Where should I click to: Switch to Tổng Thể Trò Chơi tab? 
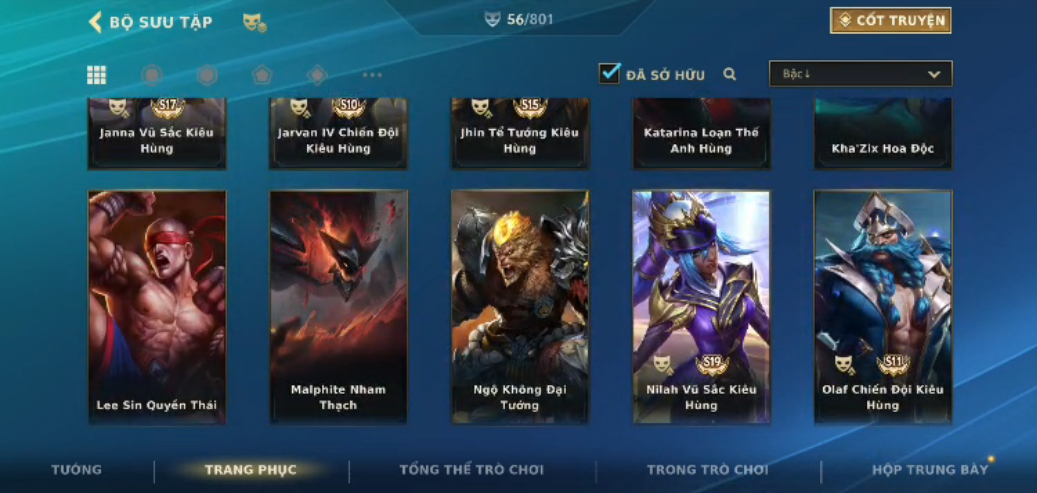471,470
